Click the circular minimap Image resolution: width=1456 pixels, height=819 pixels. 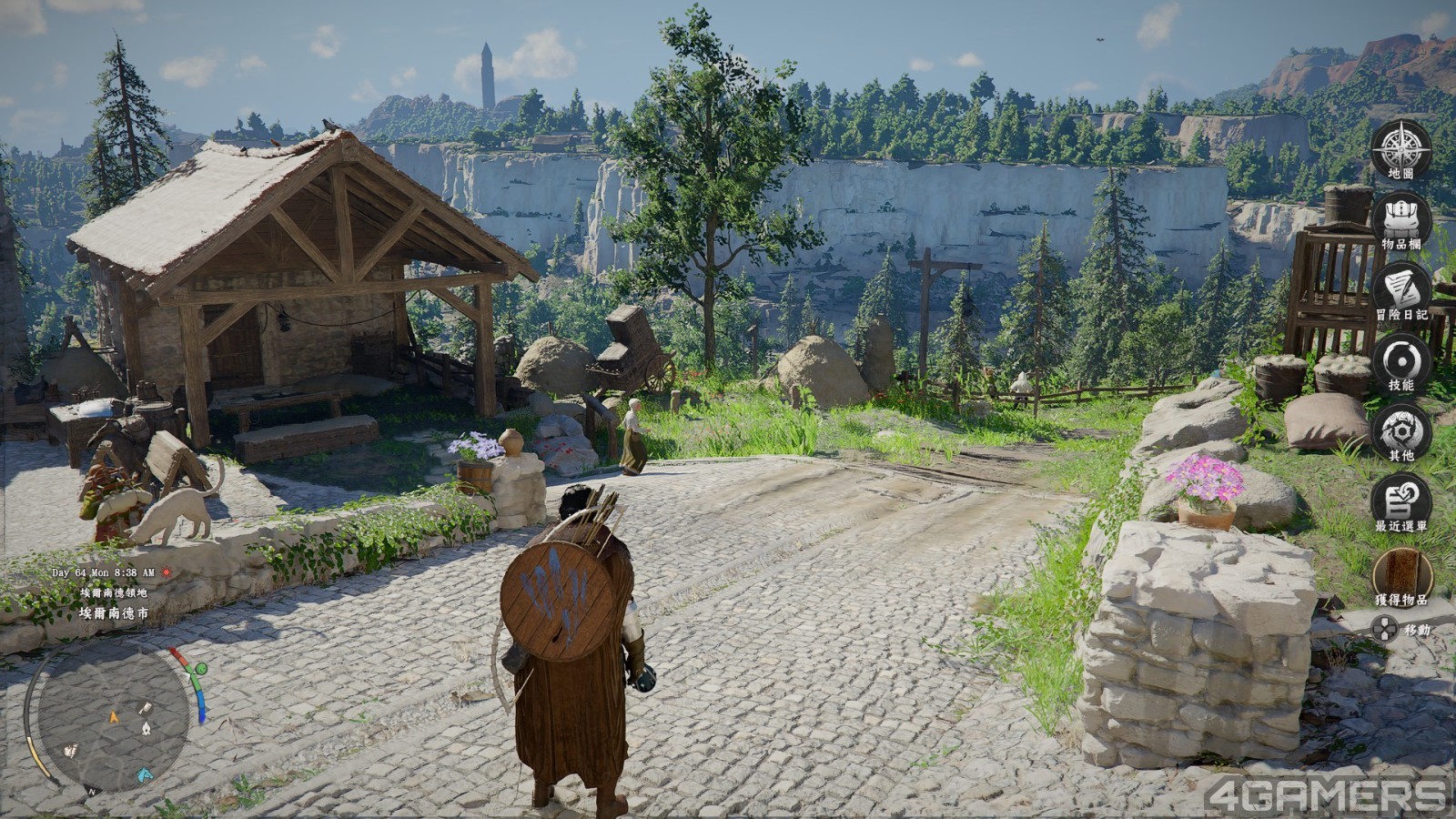point(114,719)
